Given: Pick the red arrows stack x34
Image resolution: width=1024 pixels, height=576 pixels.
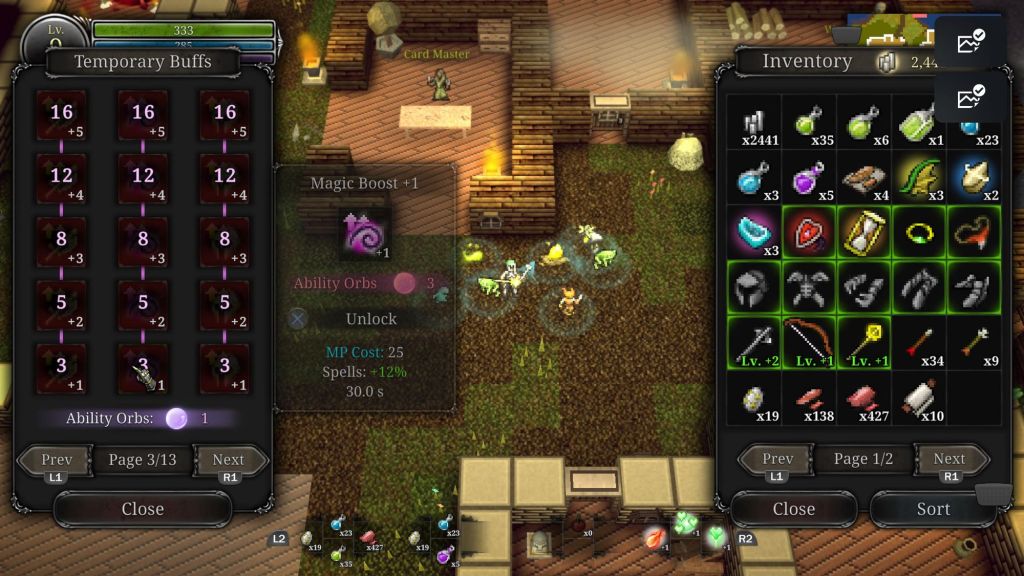Looking at the screenshot, I should [917, 342].
